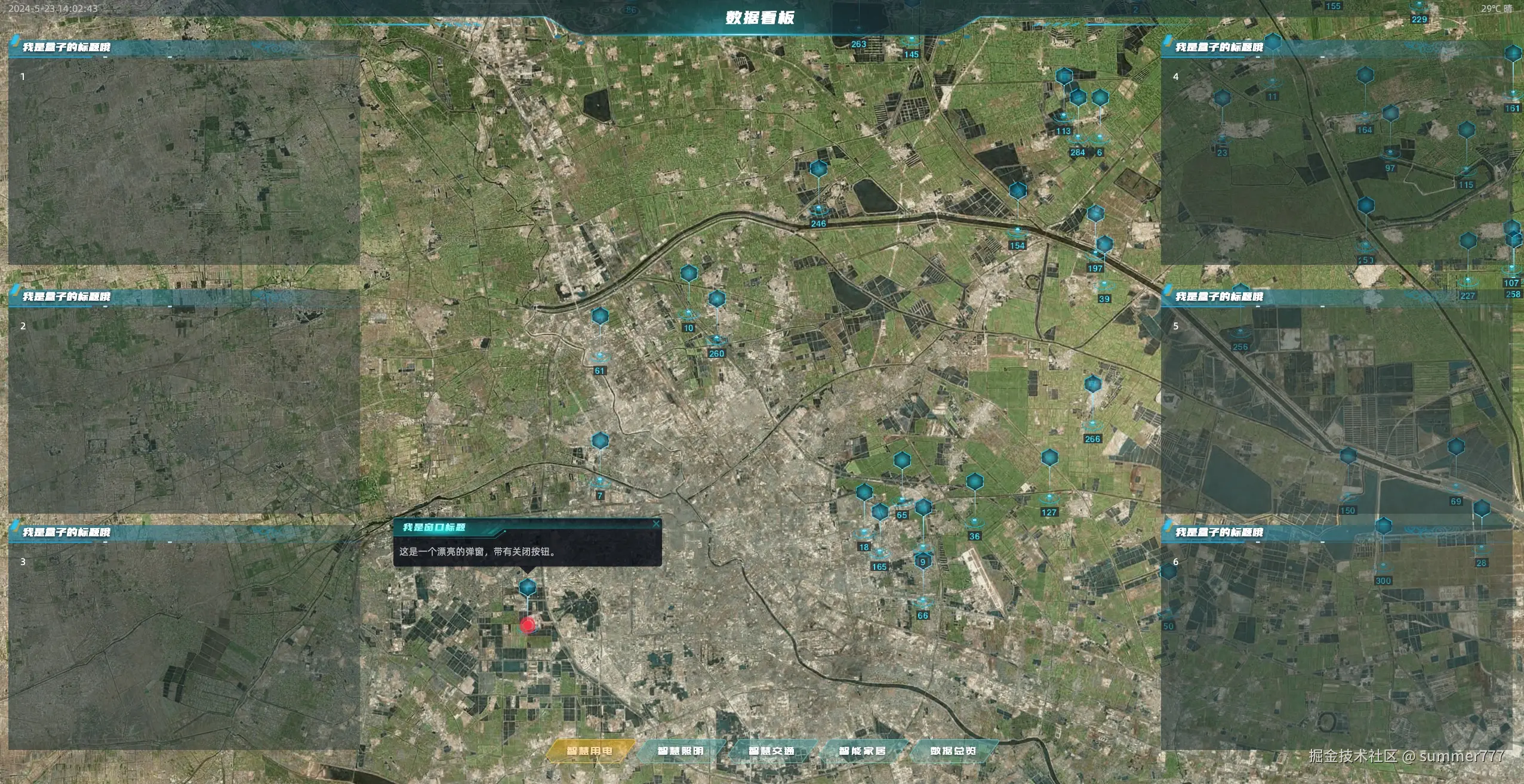Choose map marker number 127
1524x784 pixels.
click(1049, 458)
